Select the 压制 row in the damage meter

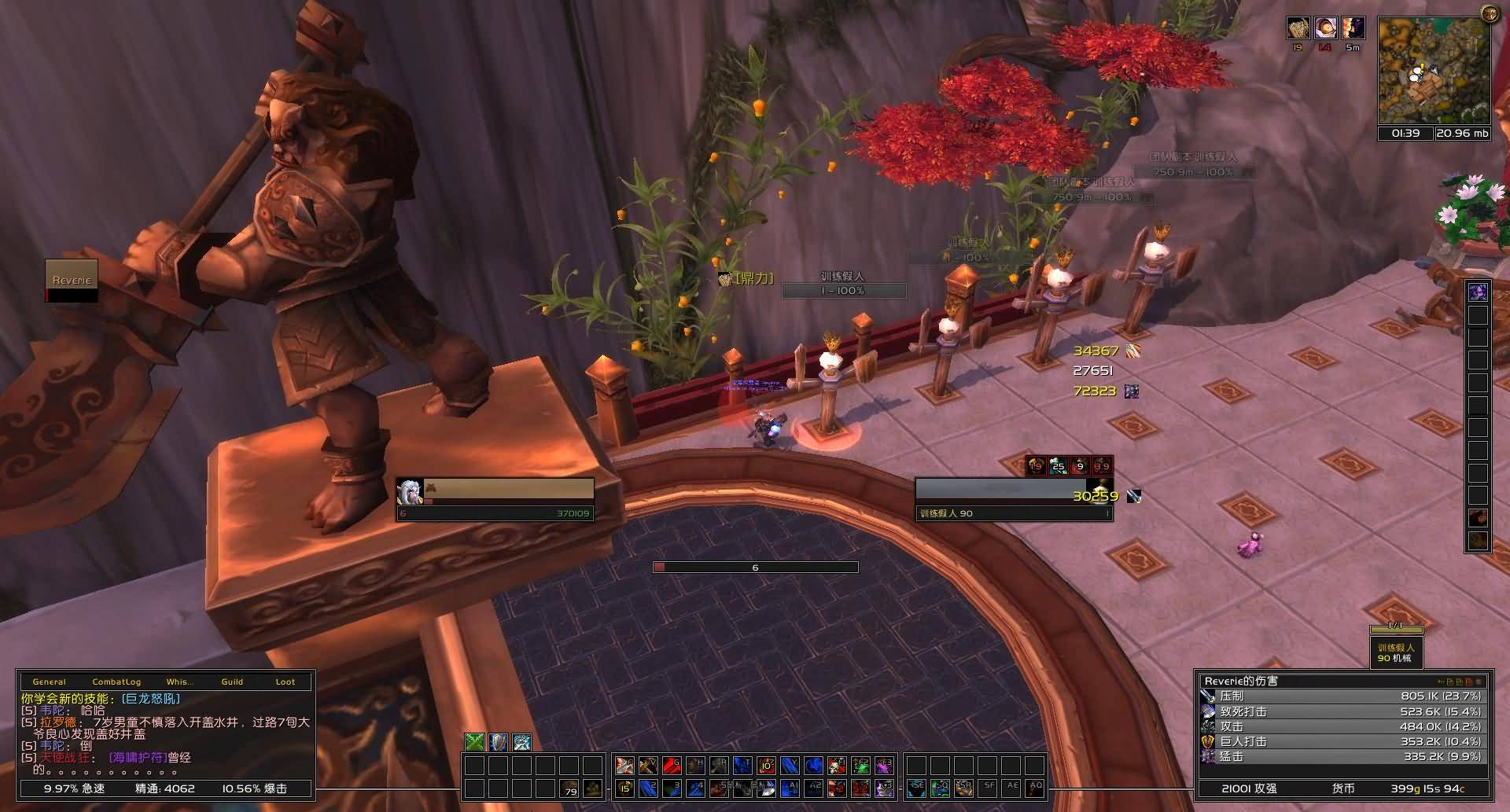[x=1342, y=696]
